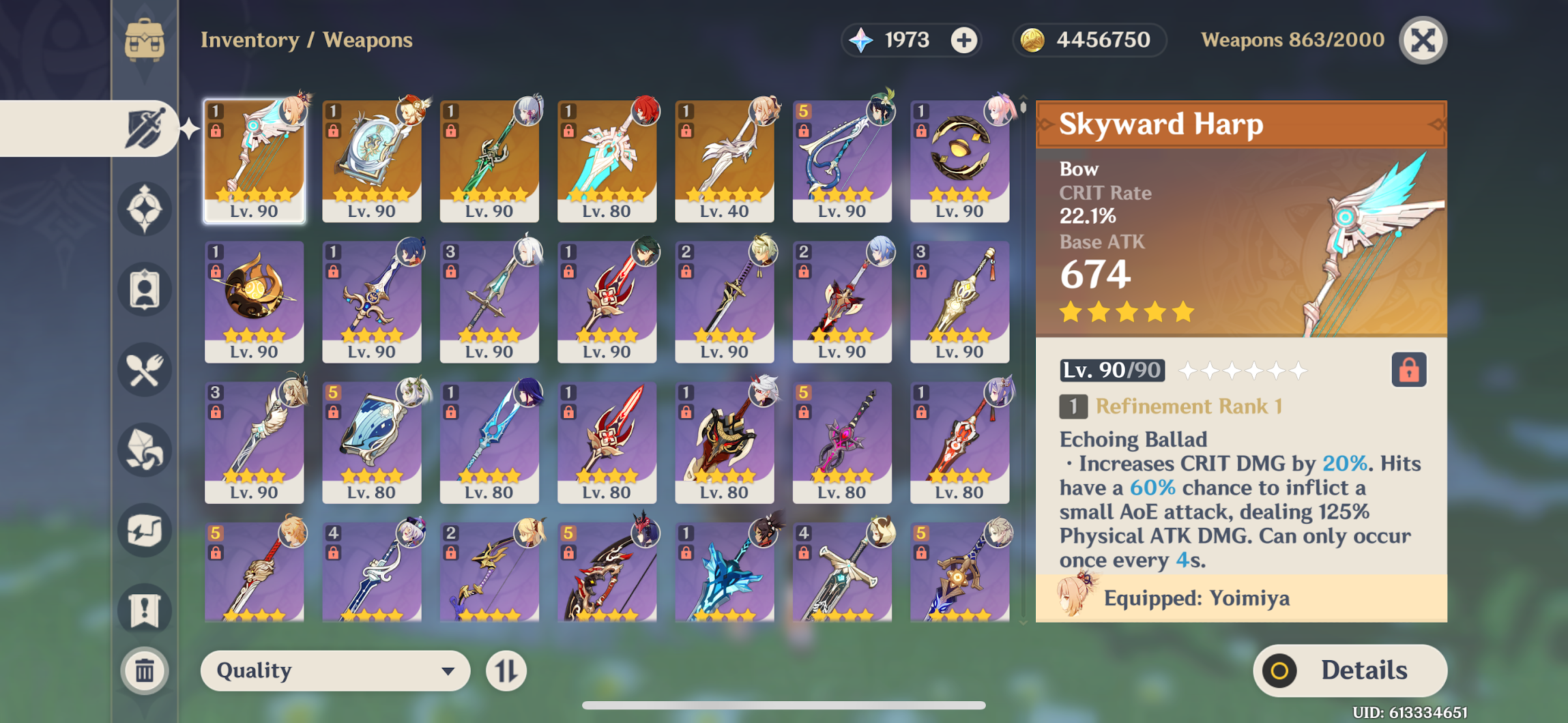1568x723 pixels.
Task: Select the level 40 five-star bow
Action: (724, 161)
